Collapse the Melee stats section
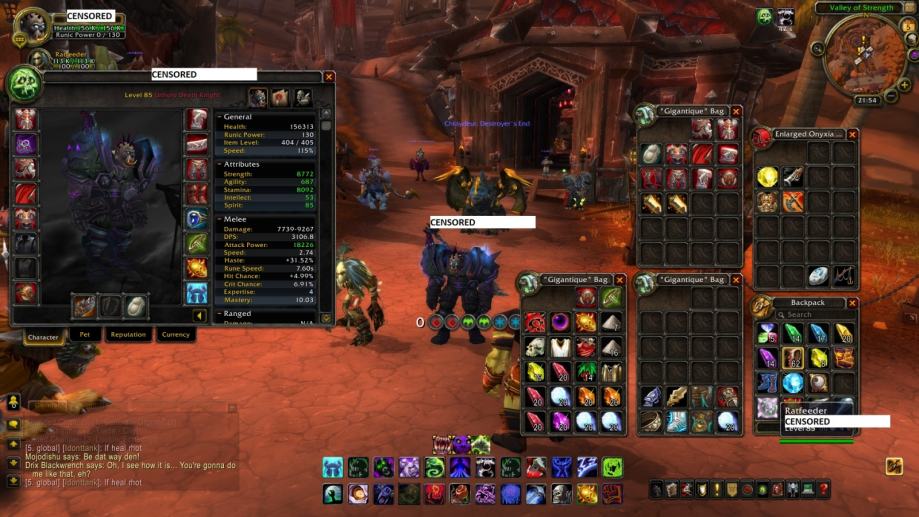 tap(220, 218)
